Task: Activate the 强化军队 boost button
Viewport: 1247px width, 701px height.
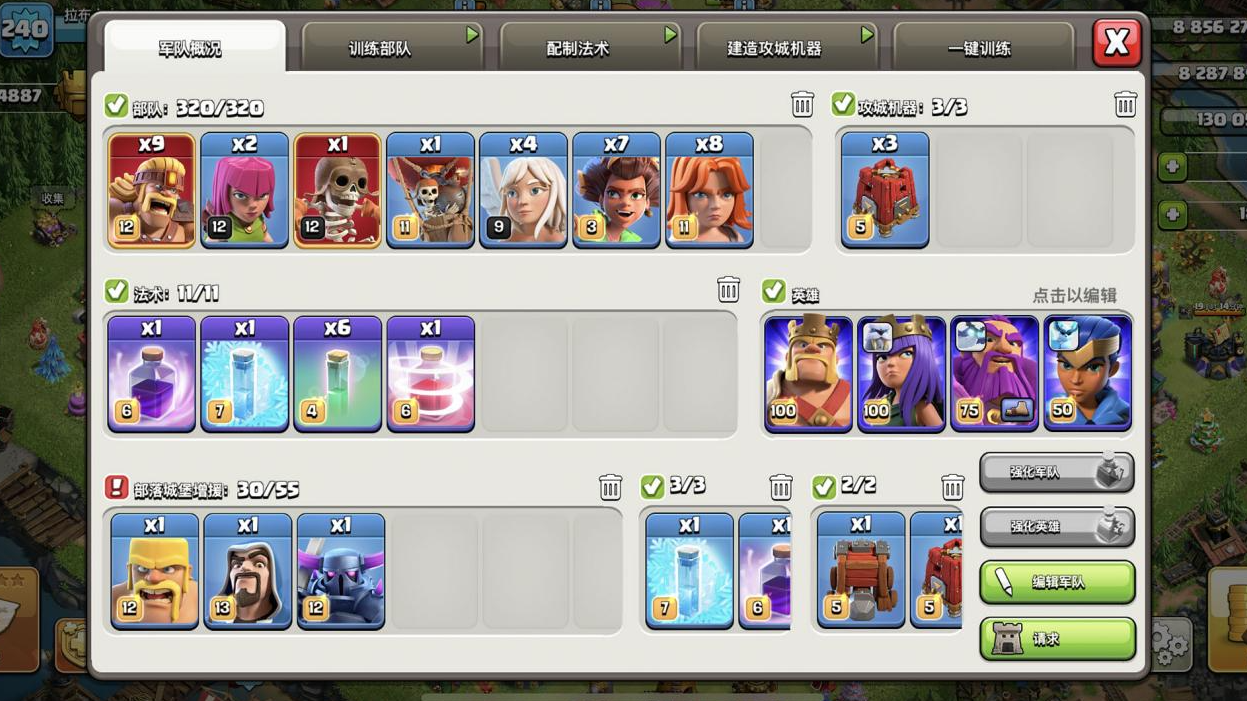Action: 1057,471
